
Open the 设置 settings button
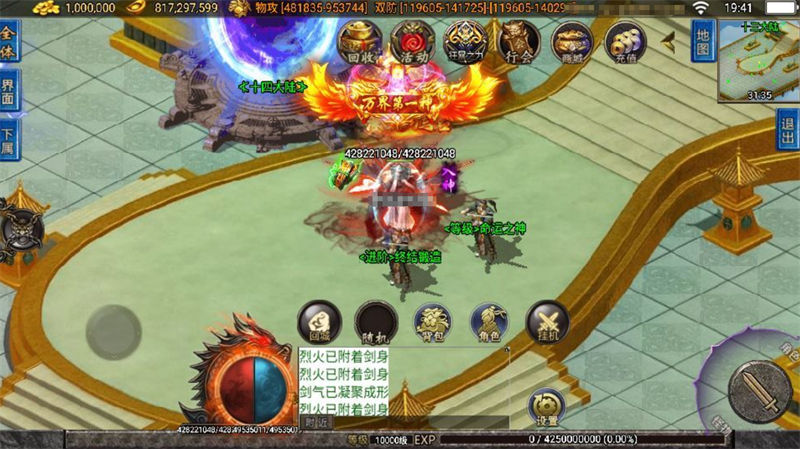(547, 406)
